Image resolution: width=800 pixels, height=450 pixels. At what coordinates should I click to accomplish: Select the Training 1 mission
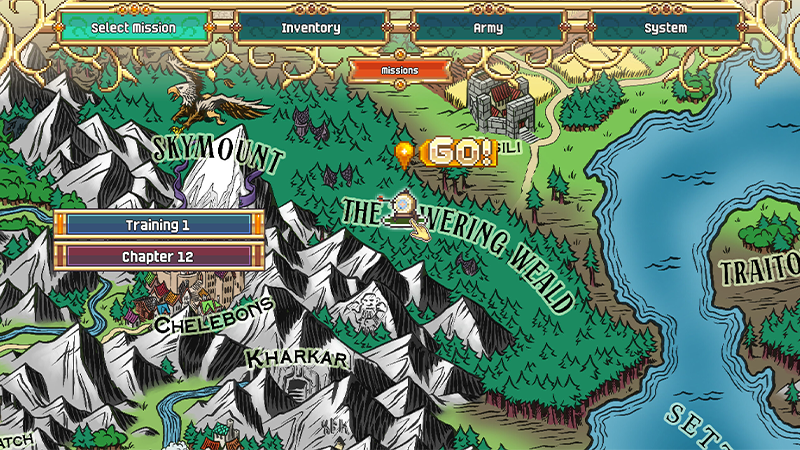pyautogui.click(x=157, y=225)
